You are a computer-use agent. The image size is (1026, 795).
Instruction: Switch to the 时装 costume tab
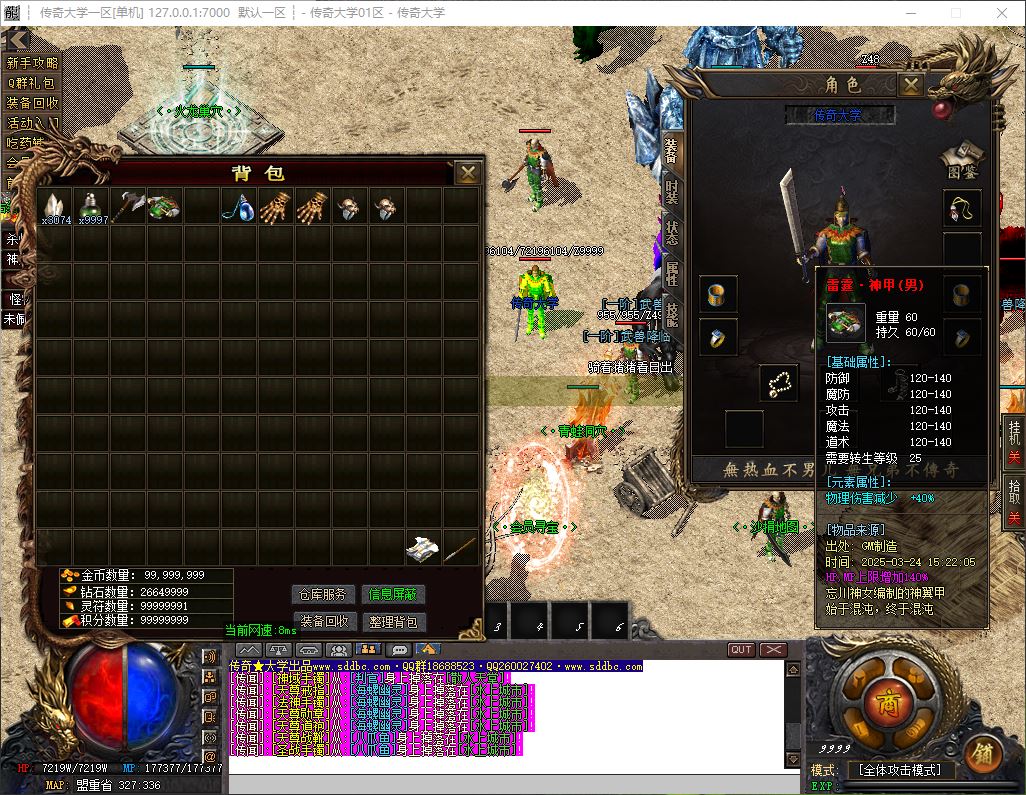(x=672, y=190)
